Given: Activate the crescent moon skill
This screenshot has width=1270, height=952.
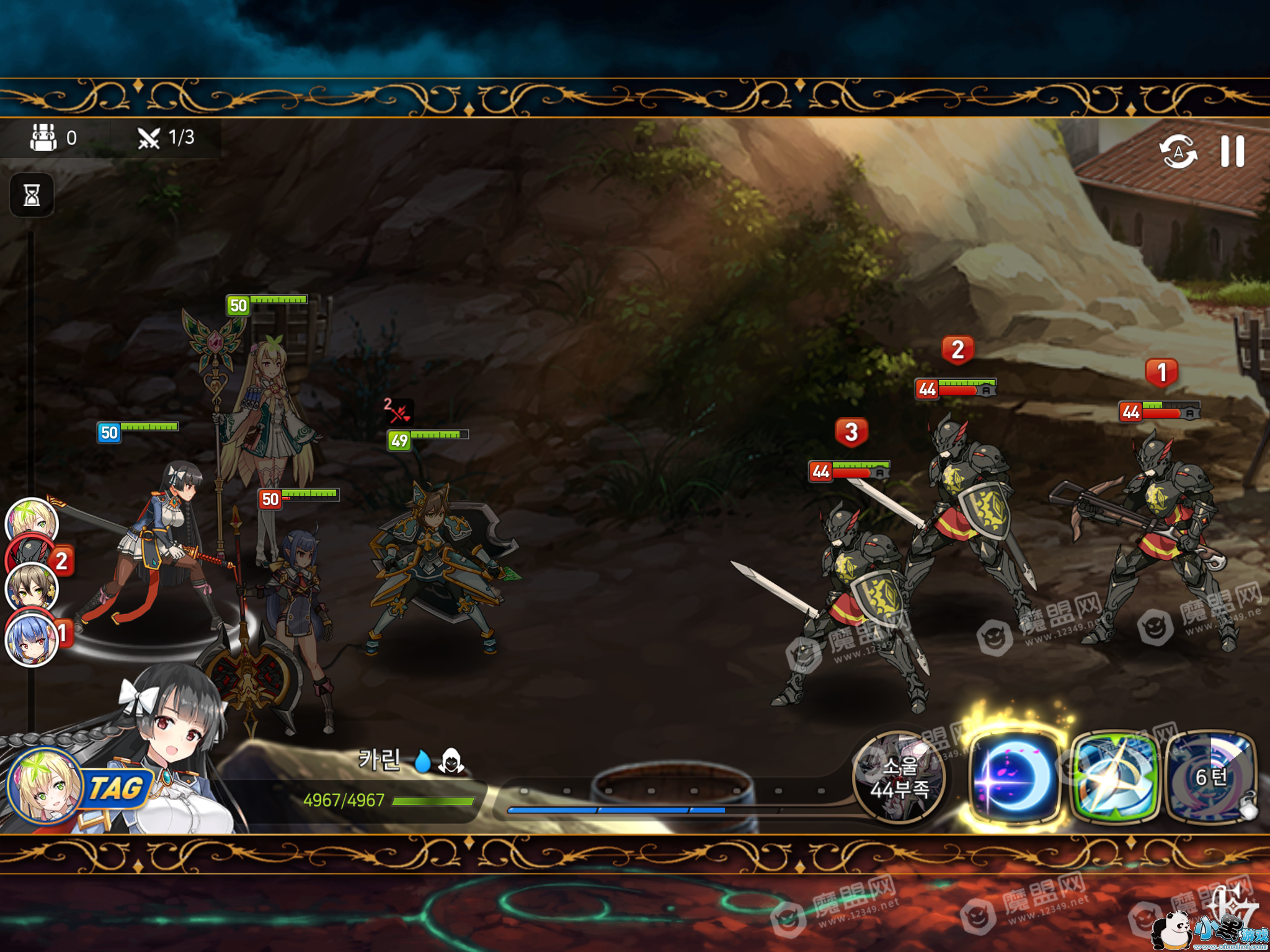Looking at the screenshot, I should [1014, 778].
